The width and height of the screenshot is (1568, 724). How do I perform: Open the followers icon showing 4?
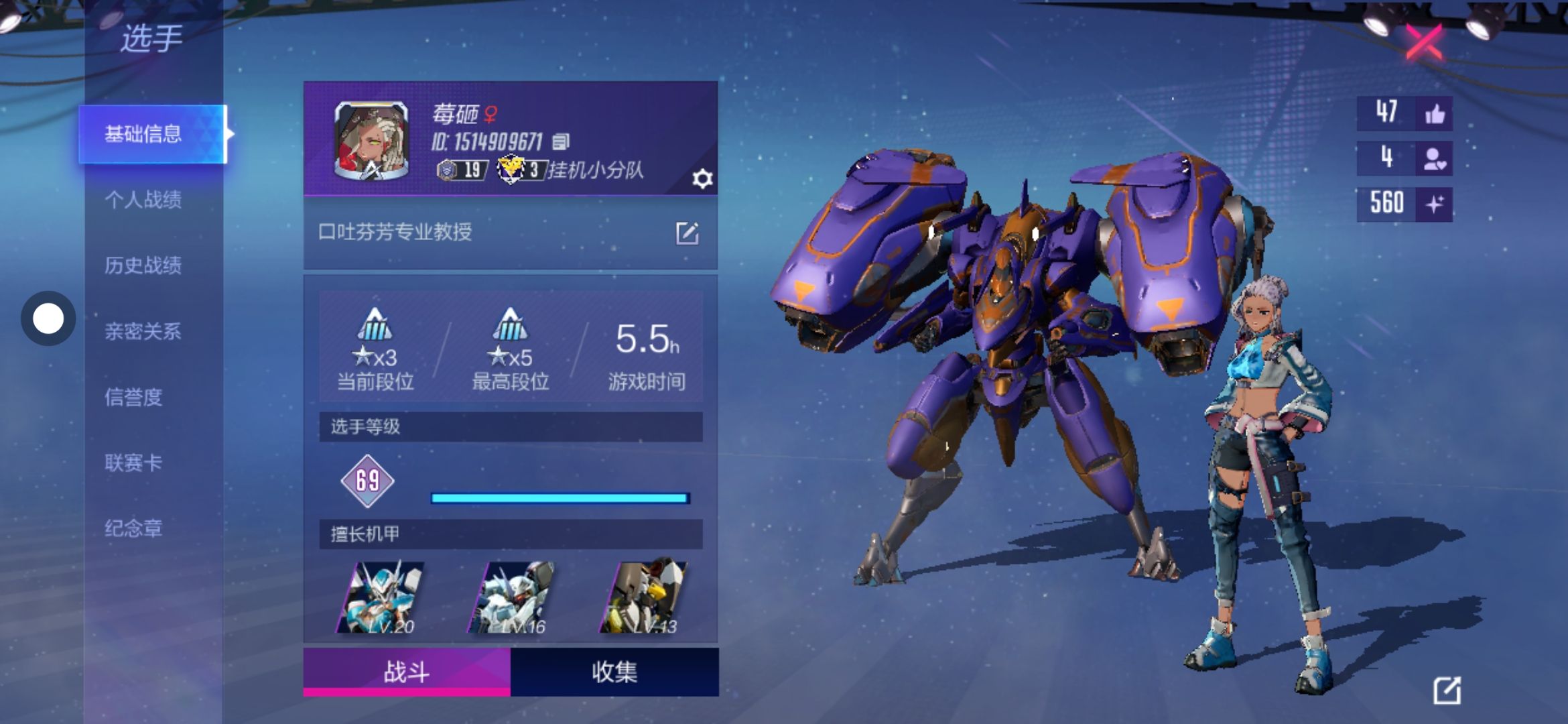coord(1435,158)
